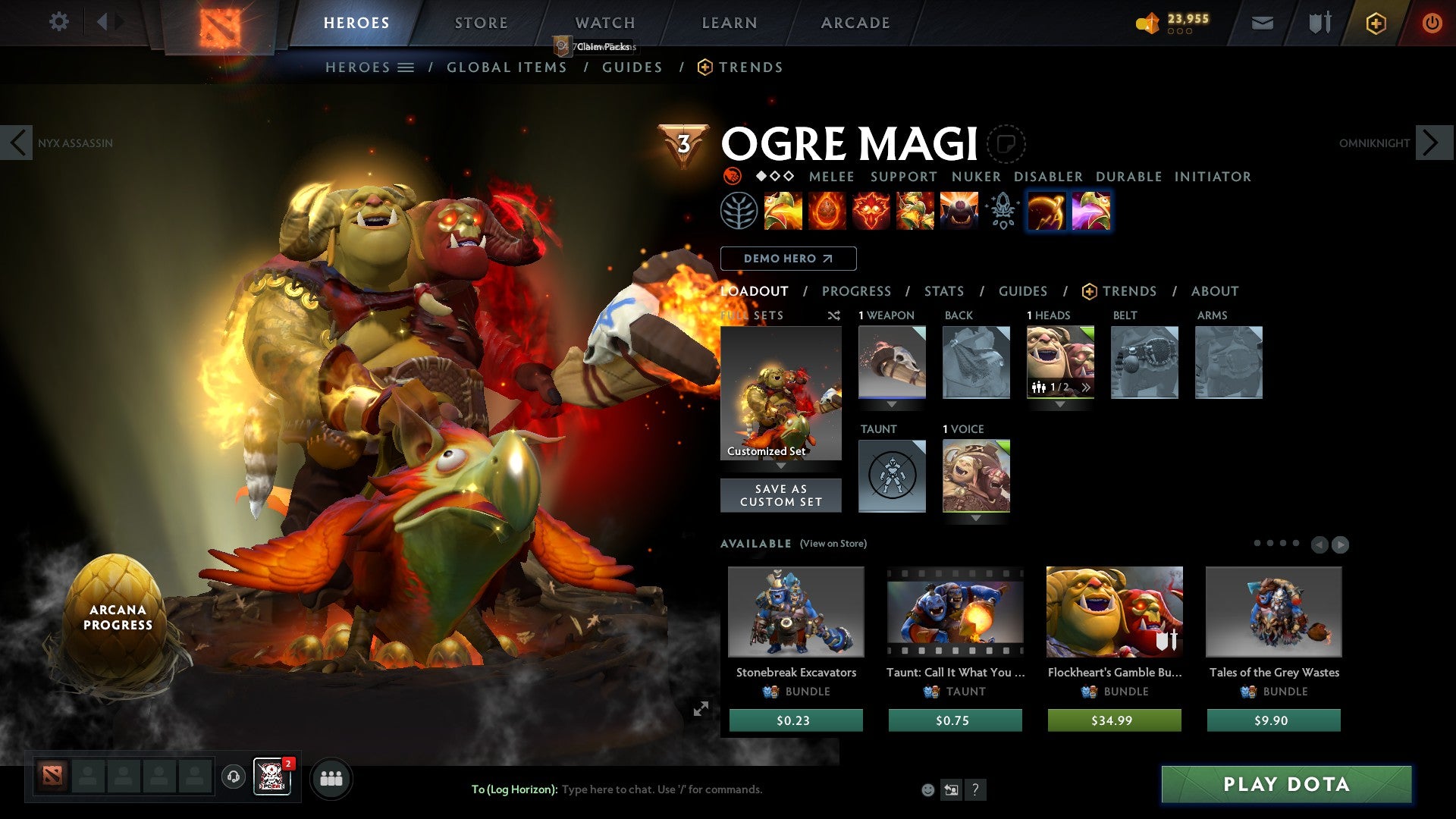Click SAVE AS CUSTOM SET
Viewport: 1456px width, 819px height.
tap(780, 495)
